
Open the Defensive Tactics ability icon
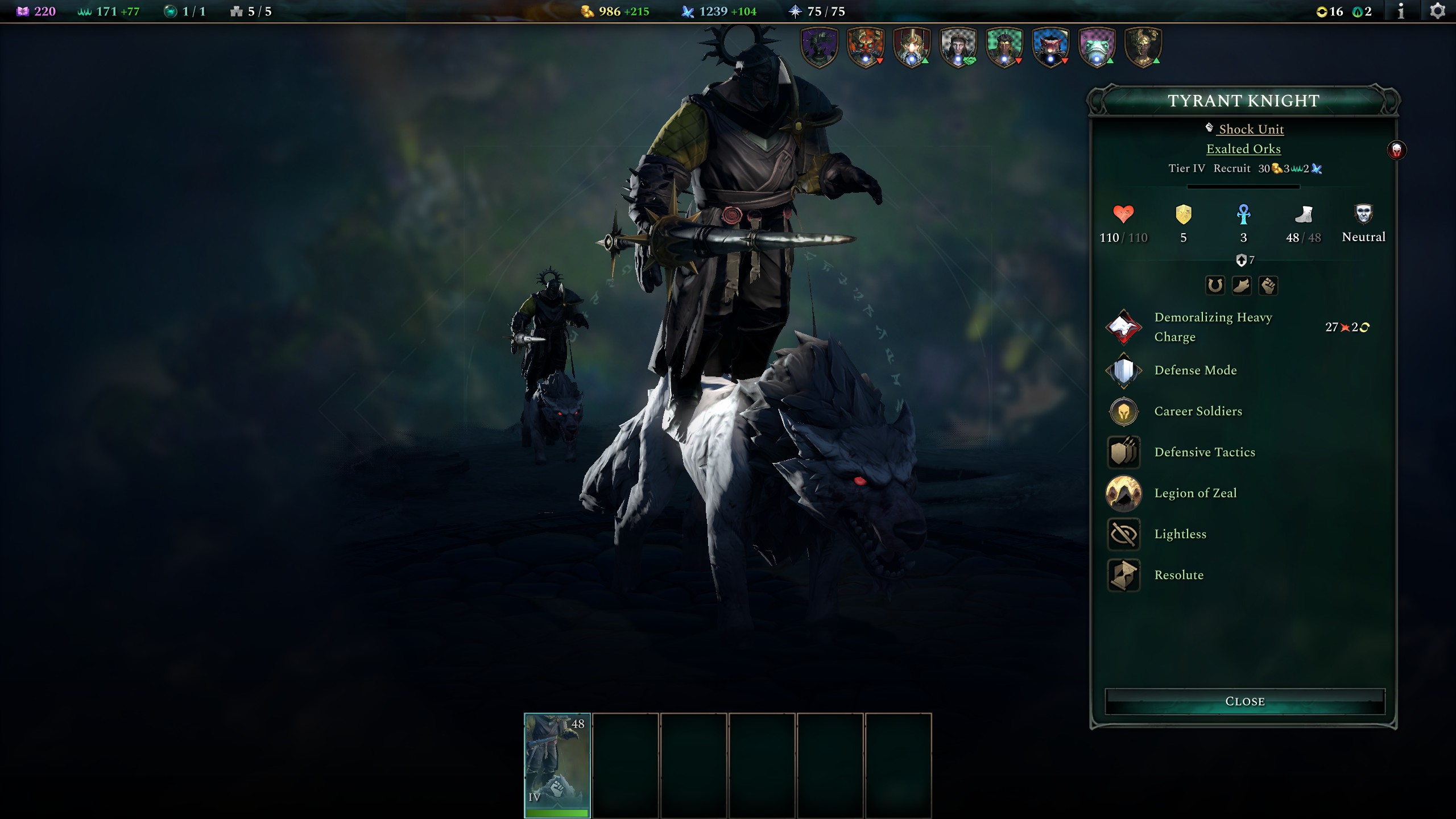point(1124,452)
